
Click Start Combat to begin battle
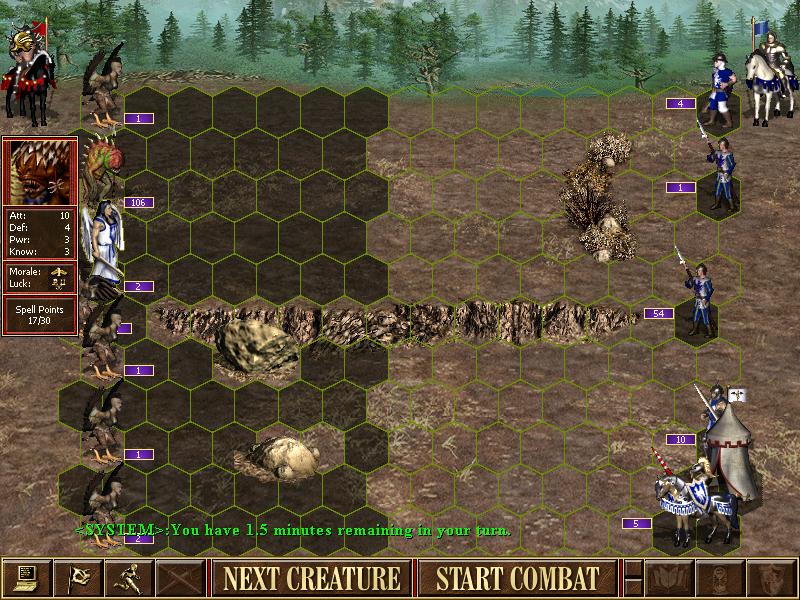(517, 578)
